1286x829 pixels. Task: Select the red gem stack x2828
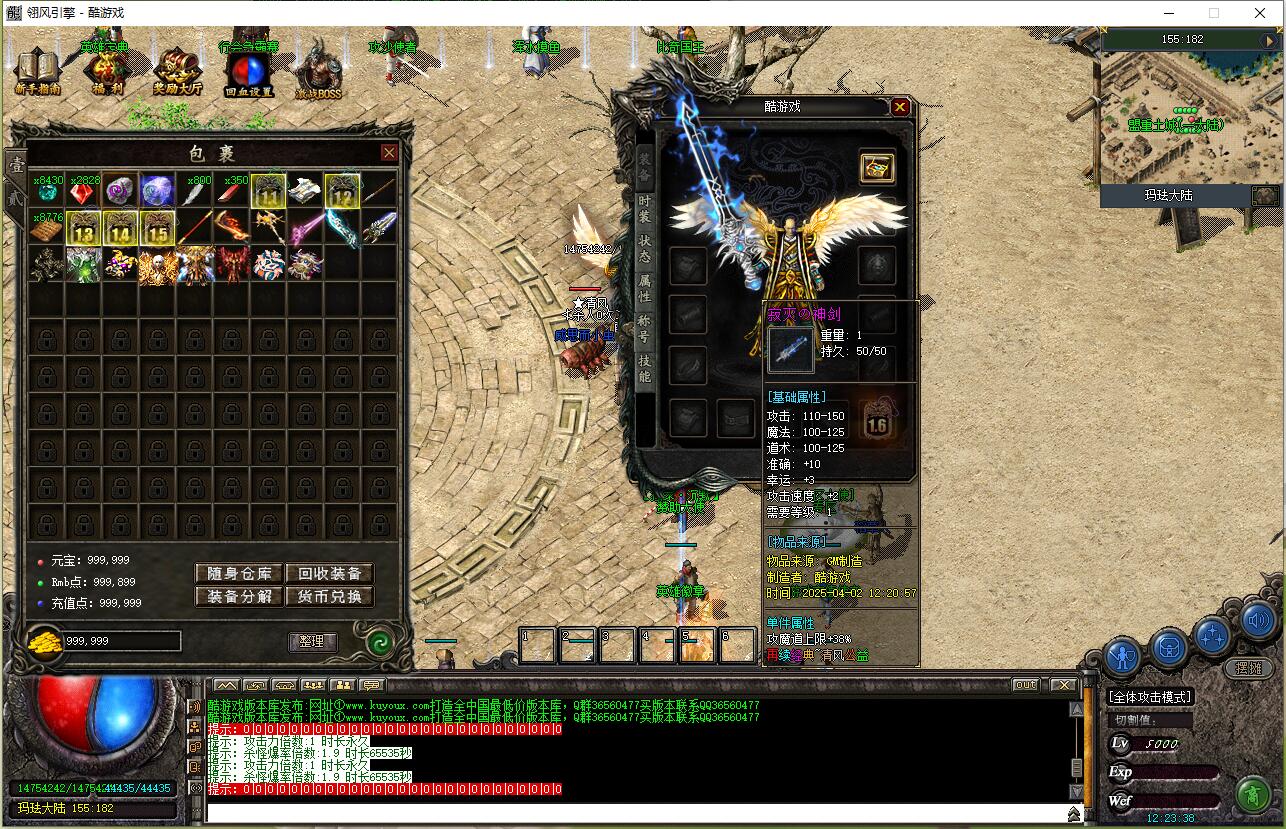point(83,192)
